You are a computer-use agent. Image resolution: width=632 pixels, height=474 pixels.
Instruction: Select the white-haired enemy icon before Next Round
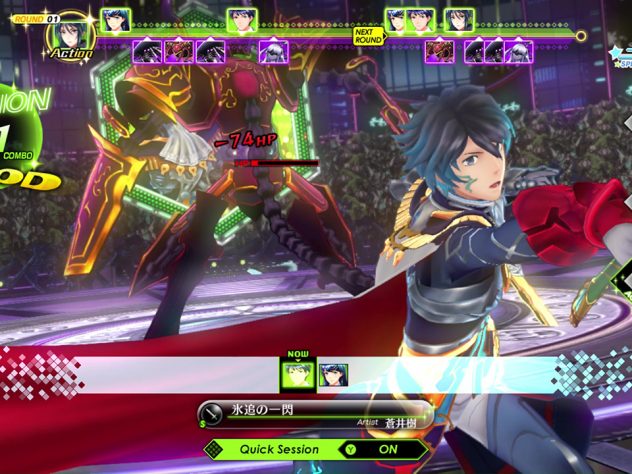pos(273,50)
